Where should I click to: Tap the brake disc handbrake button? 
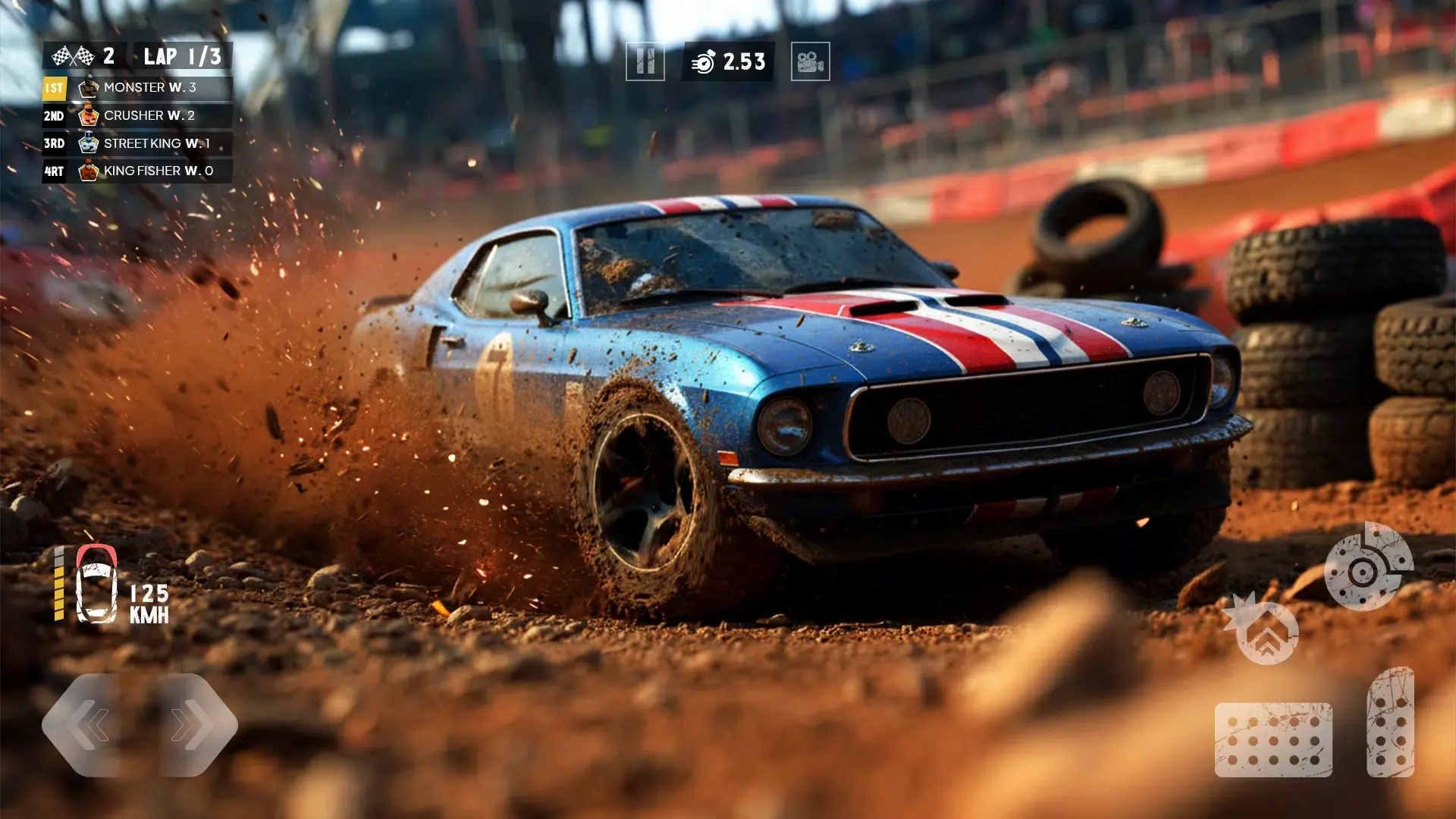tap(1367, 567)
